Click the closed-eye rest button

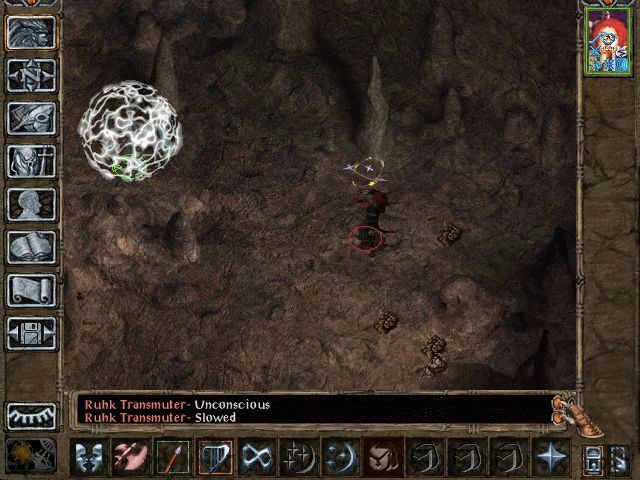pos(31,416)
